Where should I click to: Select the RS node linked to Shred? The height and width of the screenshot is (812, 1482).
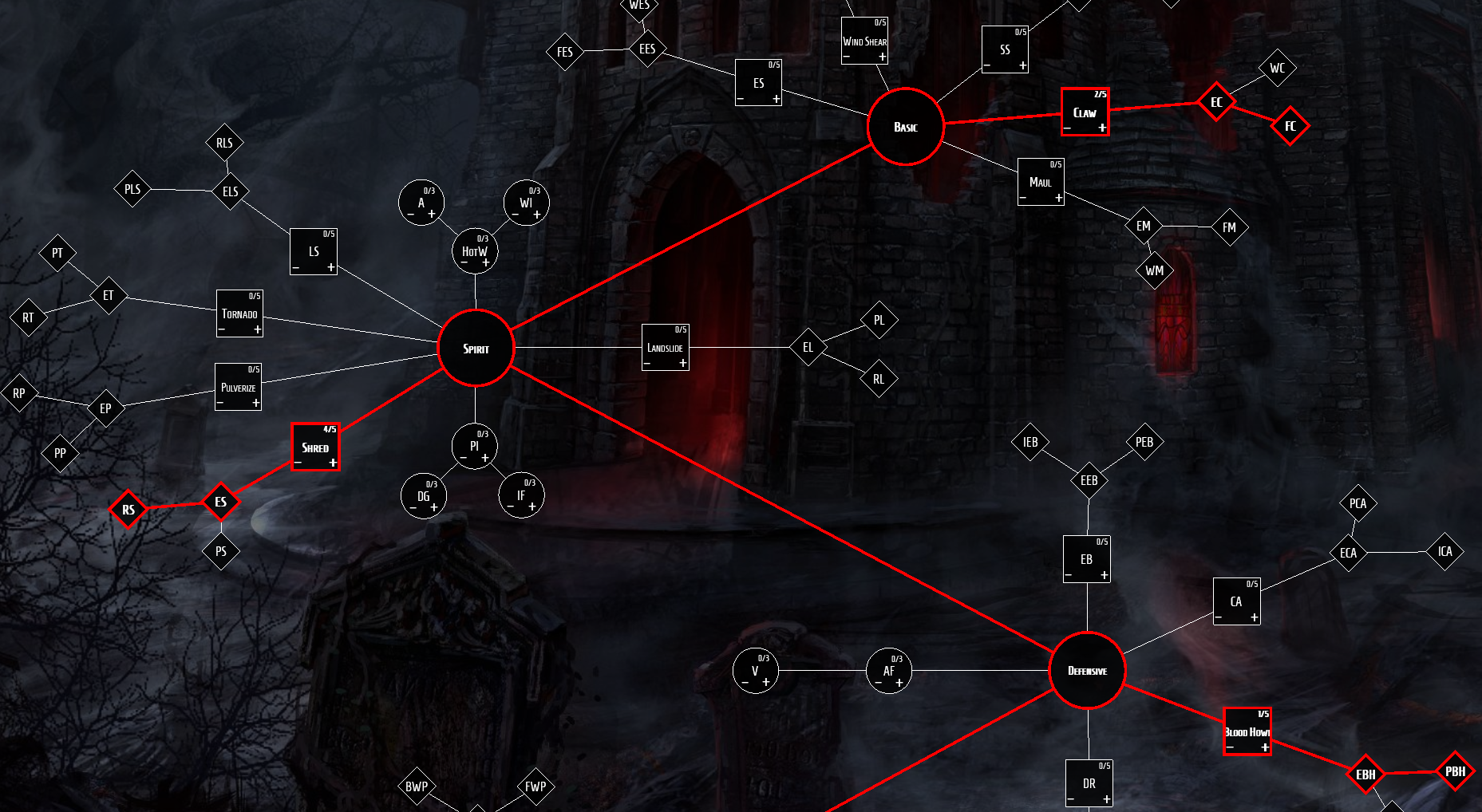click(128, 508)
